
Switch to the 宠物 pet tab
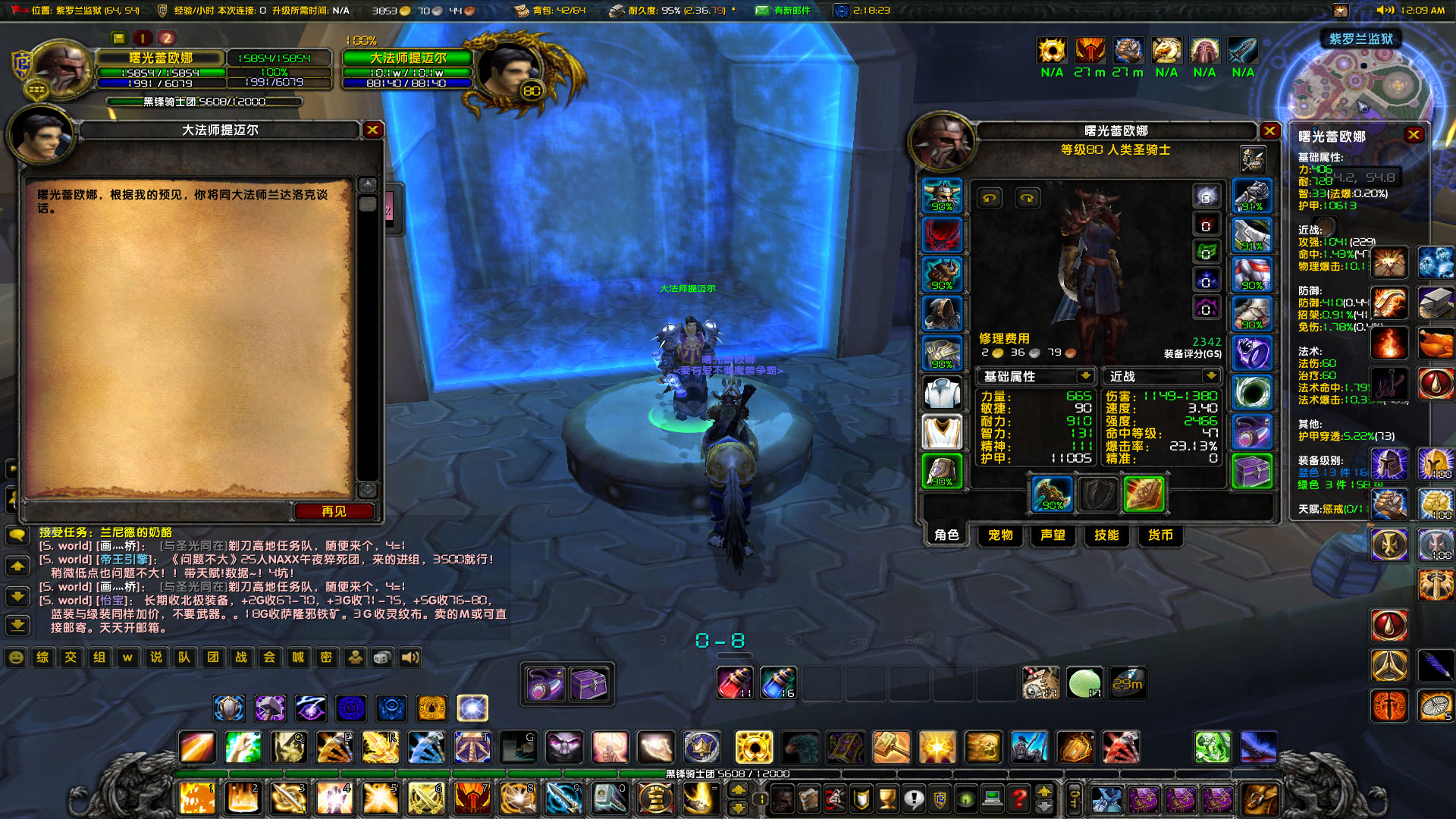999,536
